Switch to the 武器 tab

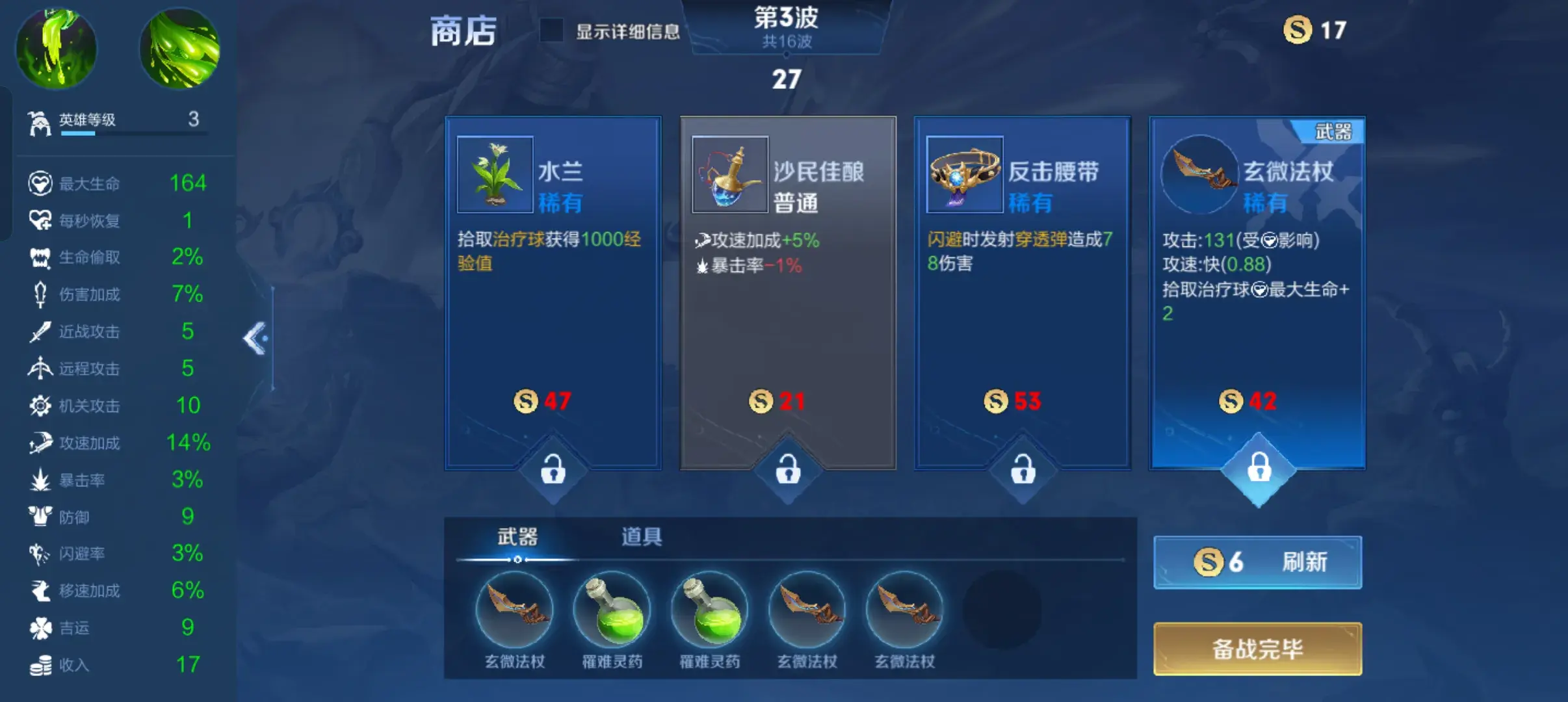tap(517, 537)
